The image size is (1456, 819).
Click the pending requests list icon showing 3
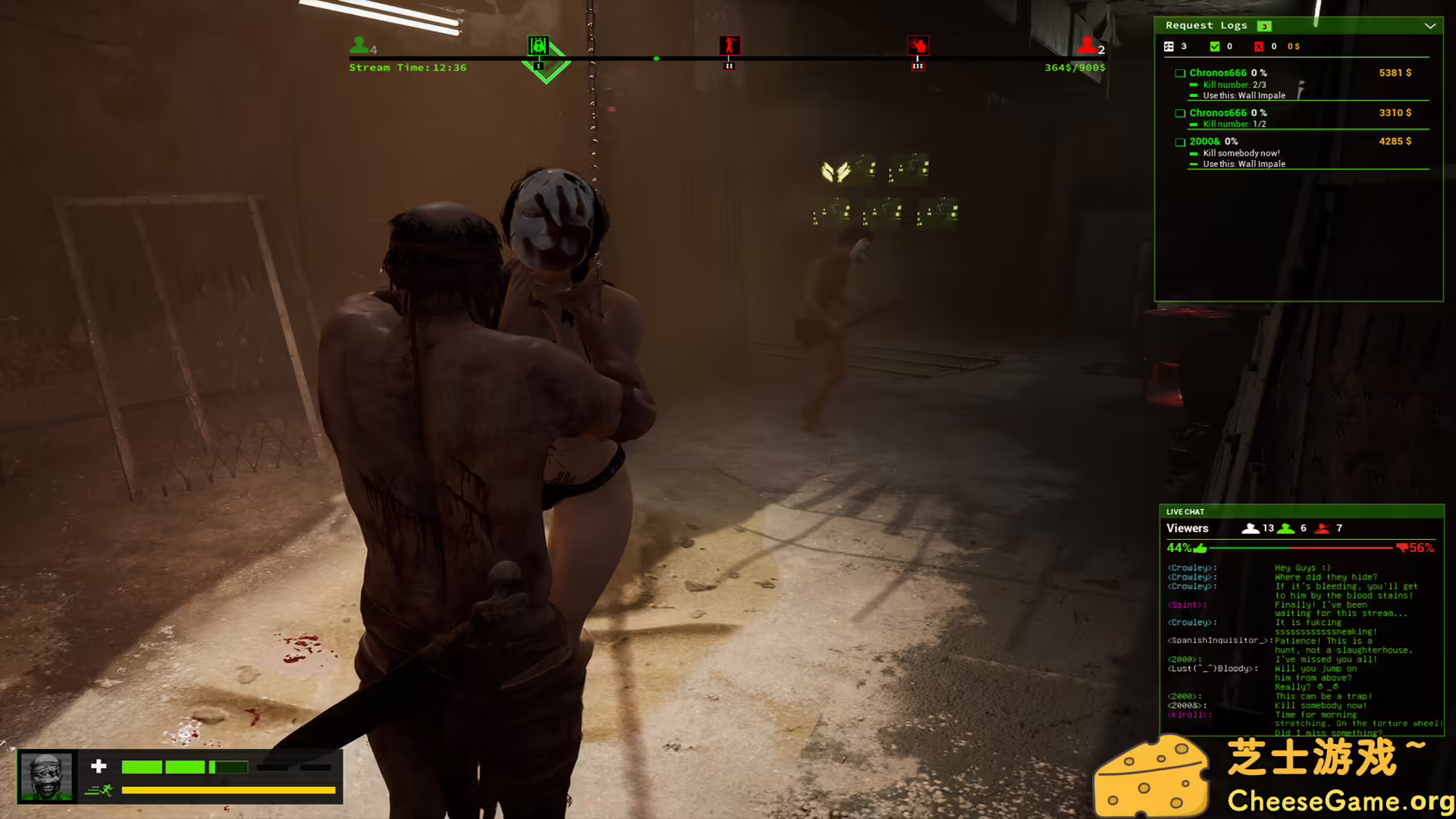(x=1168, y=46)
